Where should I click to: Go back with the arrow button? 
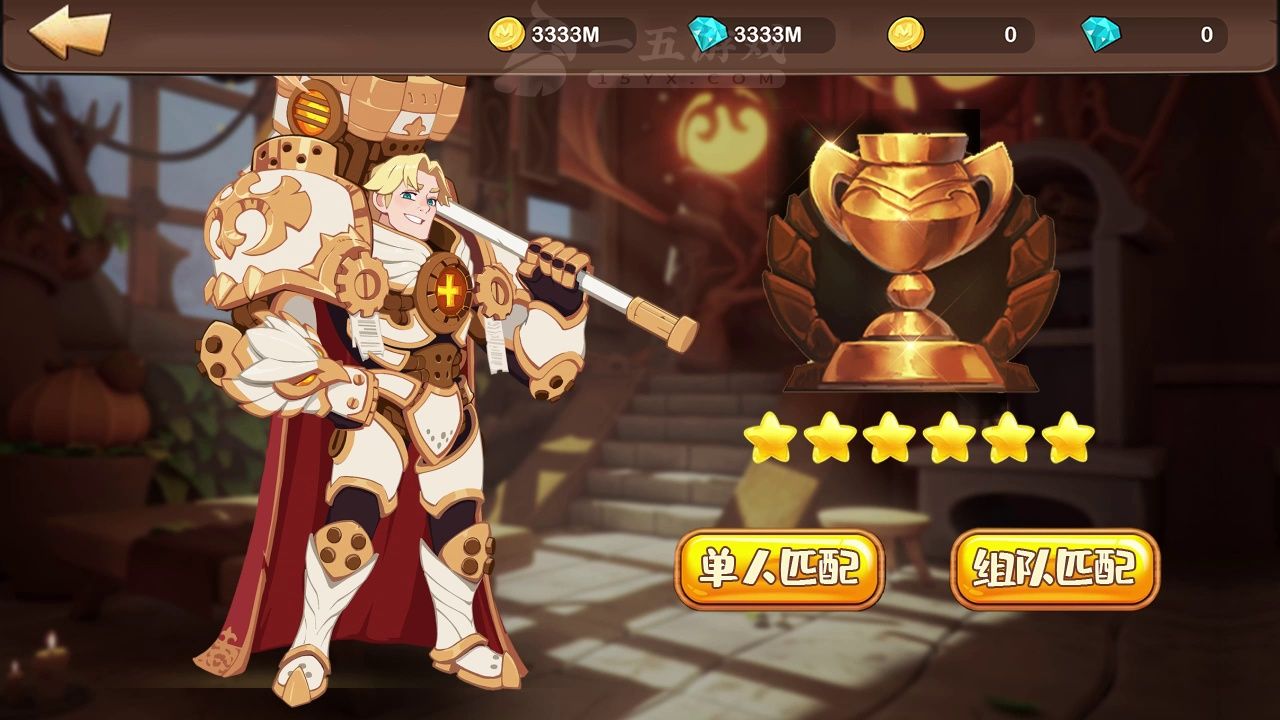(68, 32)
